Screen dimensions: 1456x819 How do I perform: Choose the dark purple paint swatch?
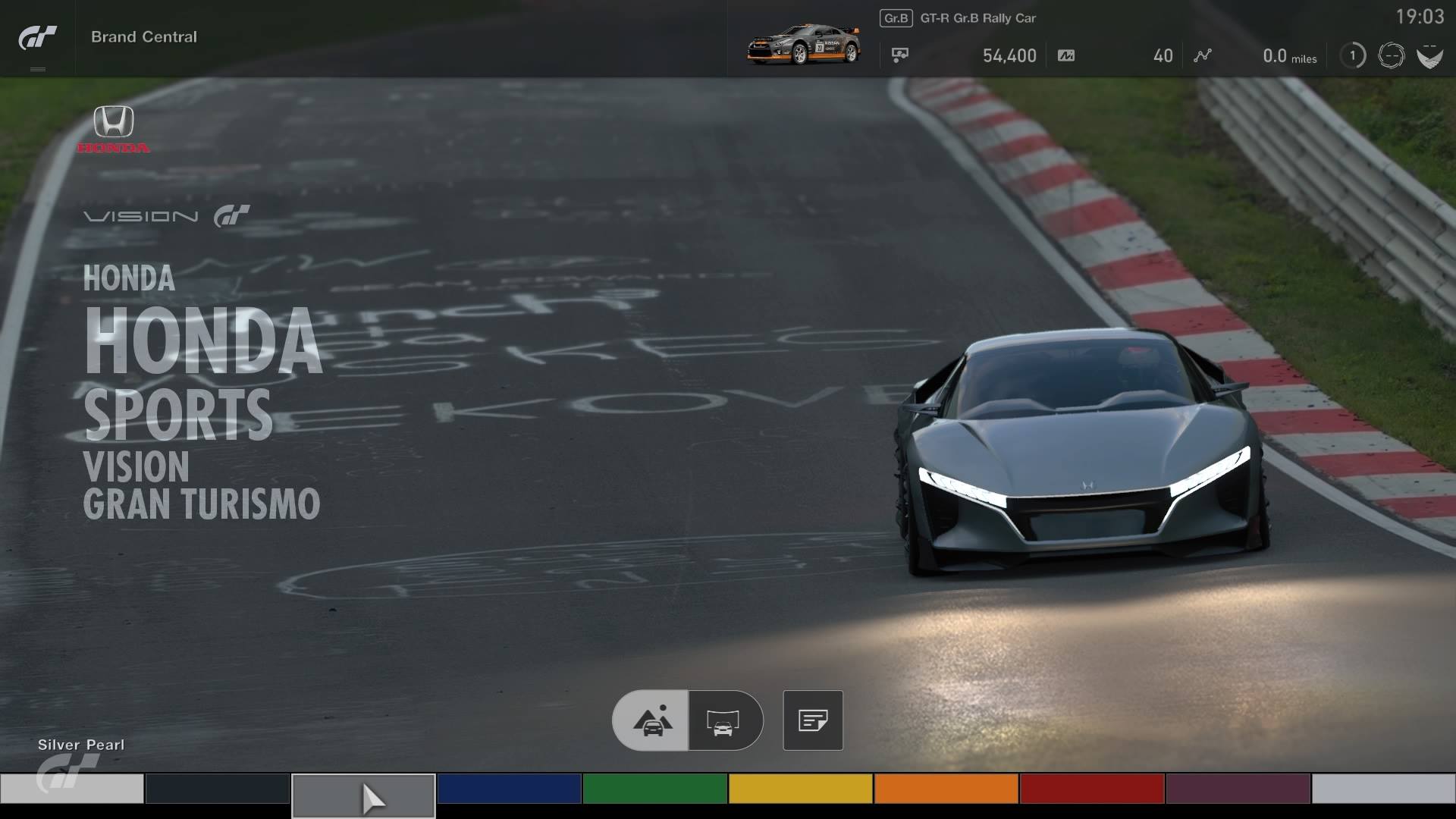(1238, 789)
